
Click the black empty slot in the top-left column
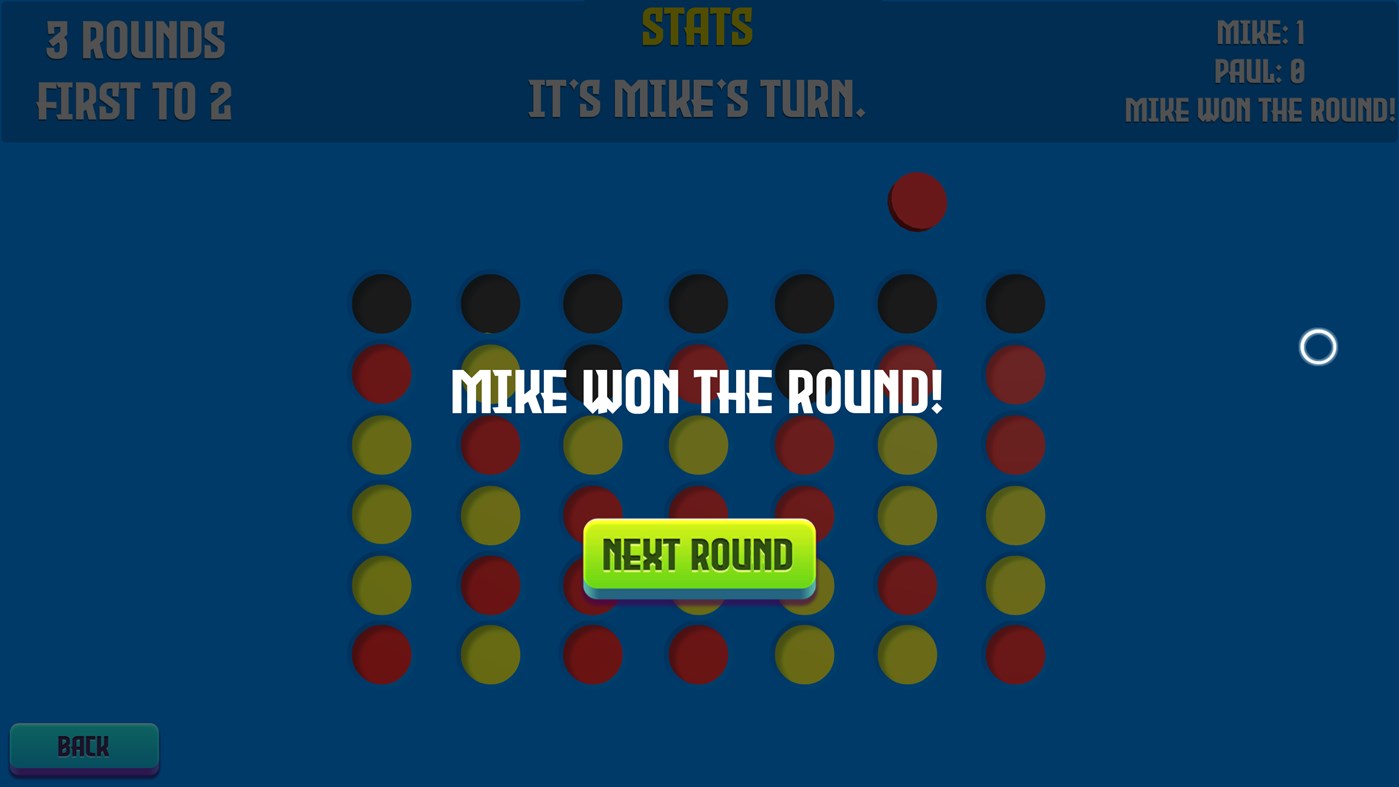(380, 303)
